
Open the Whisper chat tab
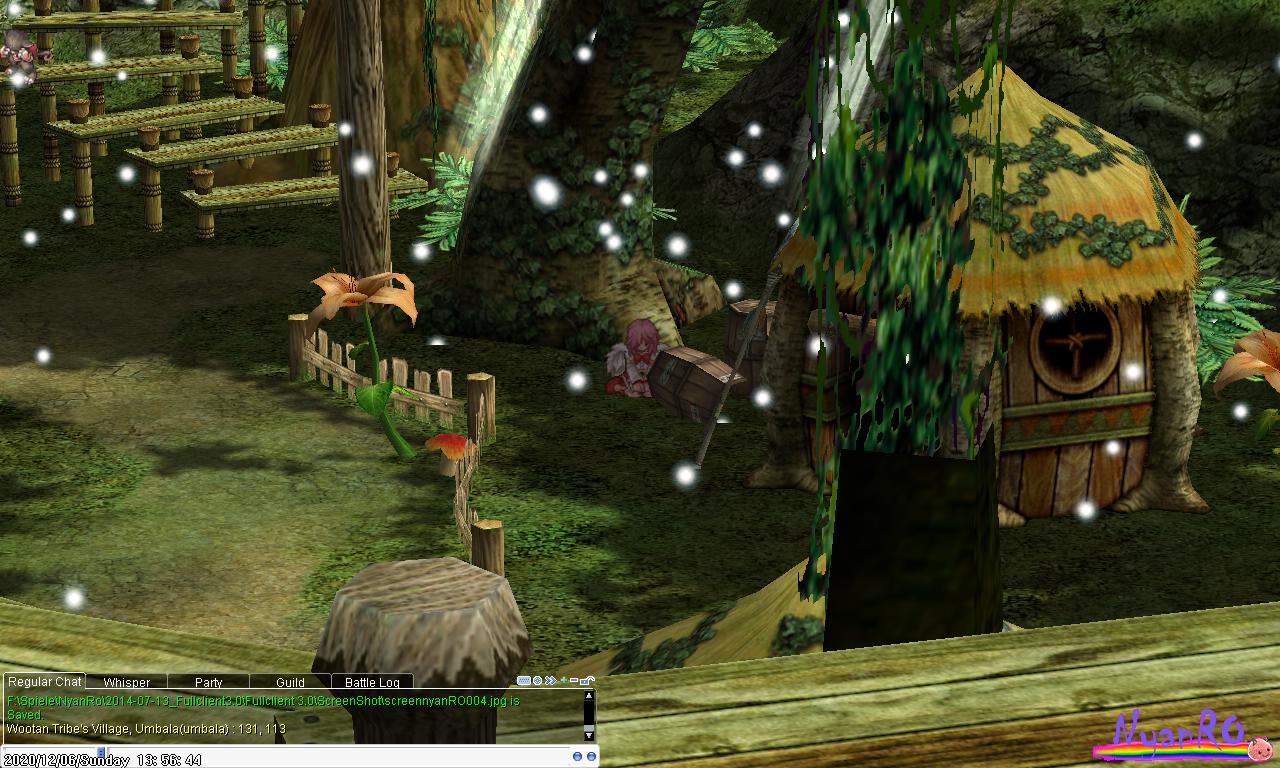(126, 683)
